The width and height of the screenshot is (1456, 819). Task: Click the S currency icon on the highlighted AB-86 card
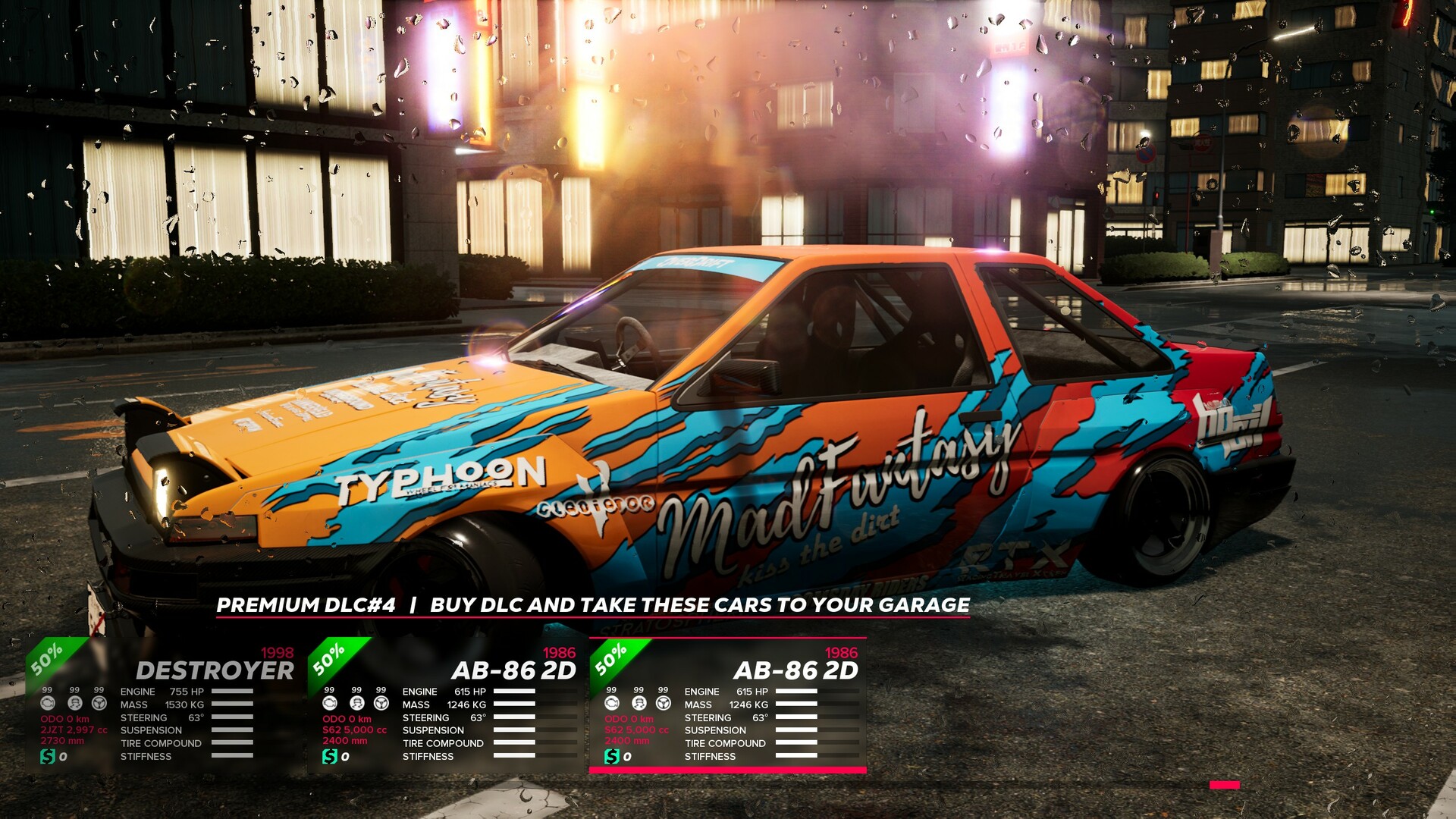pyautogui.click(x=613, y=756)
